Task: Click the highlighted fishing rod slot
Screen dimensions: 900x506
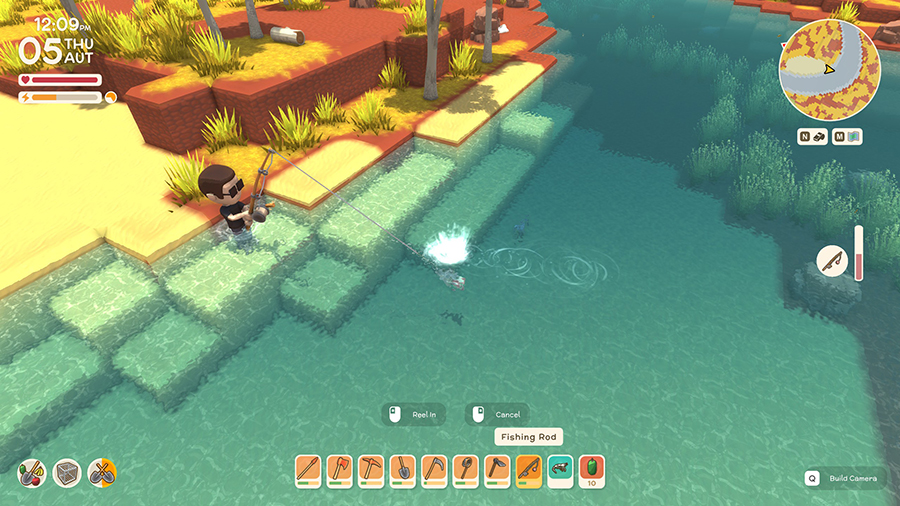Action: [529, 470]
